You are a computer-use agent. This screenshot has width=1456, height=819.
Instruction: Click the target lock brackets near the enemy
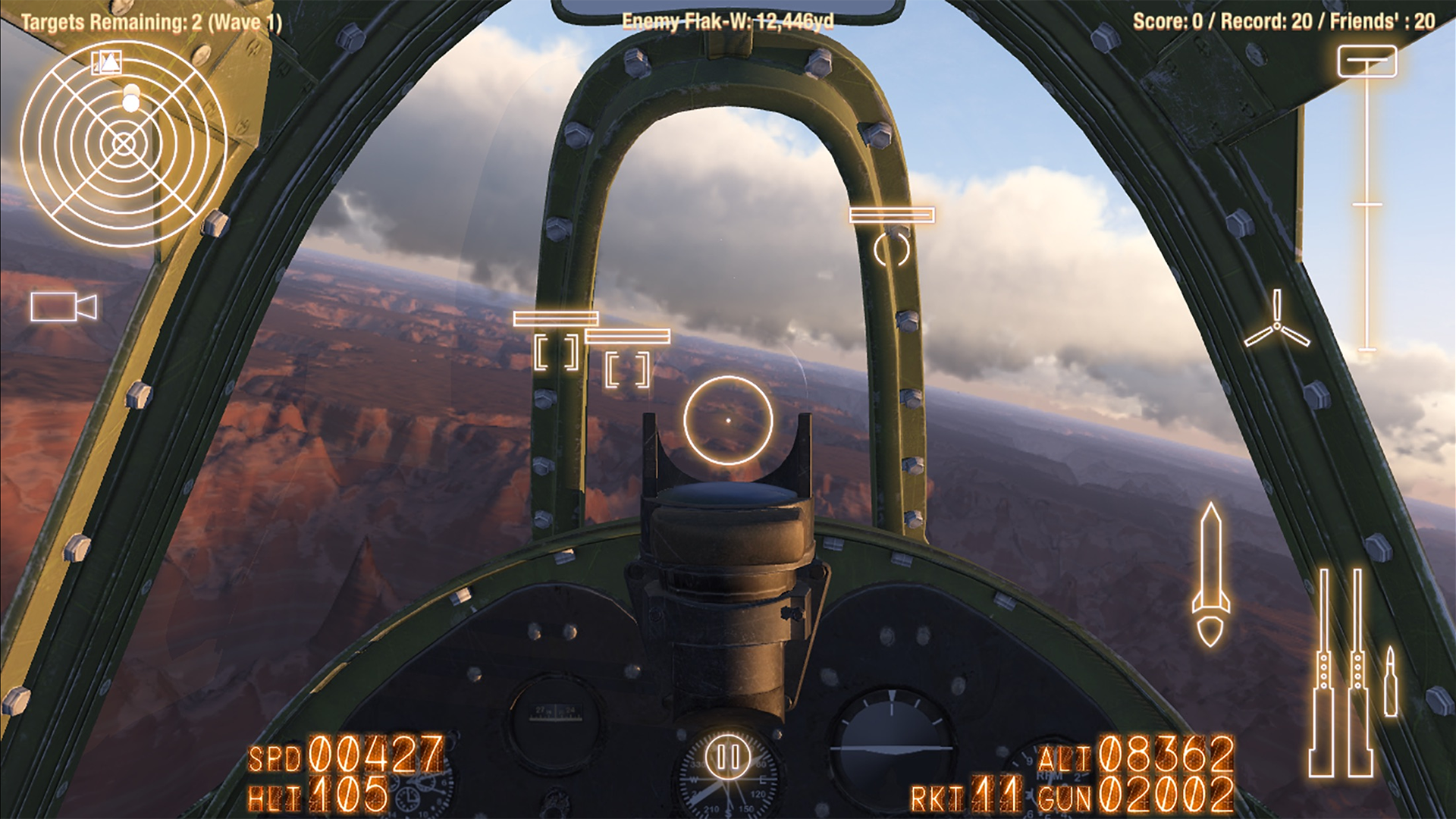point(556,350)
